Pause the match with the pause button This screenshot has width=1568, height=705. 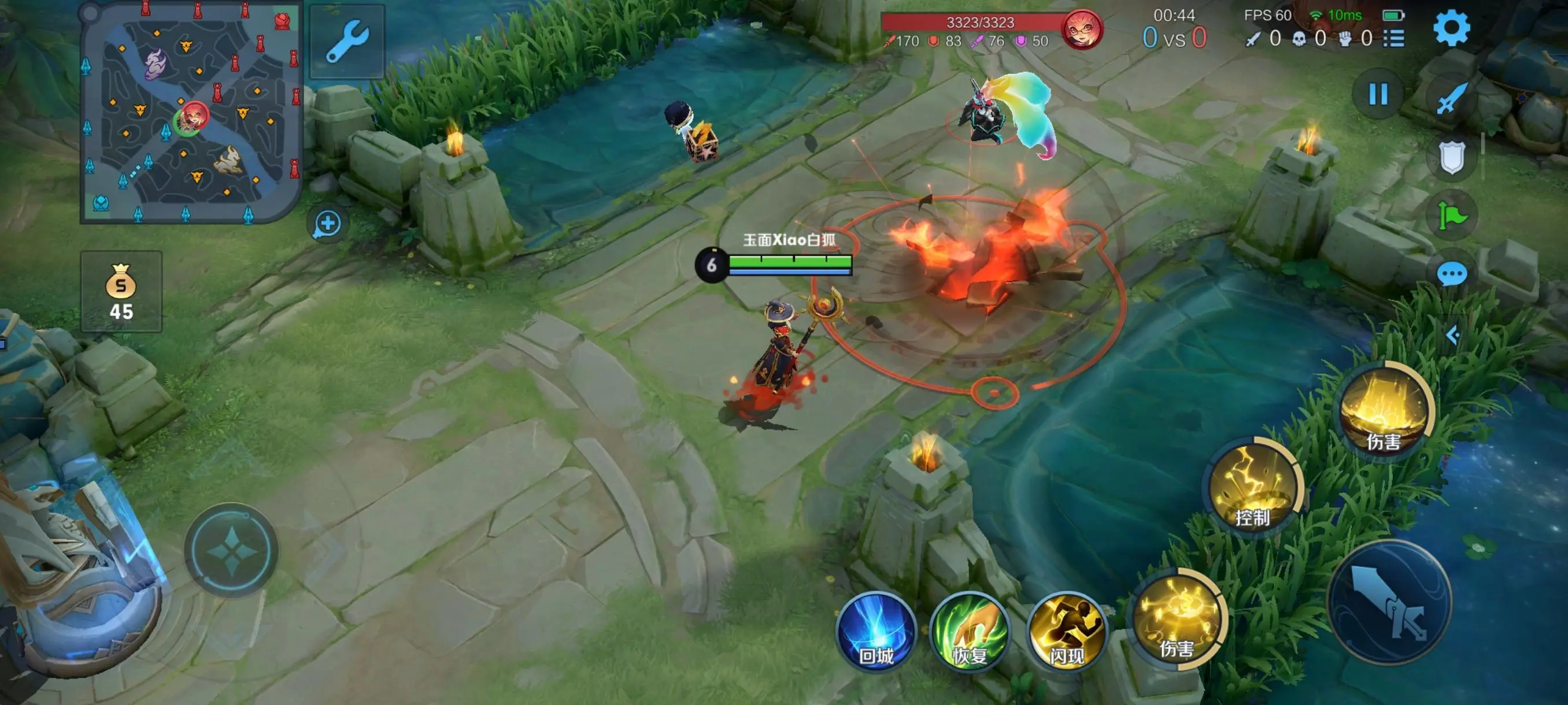[1378, 94]
